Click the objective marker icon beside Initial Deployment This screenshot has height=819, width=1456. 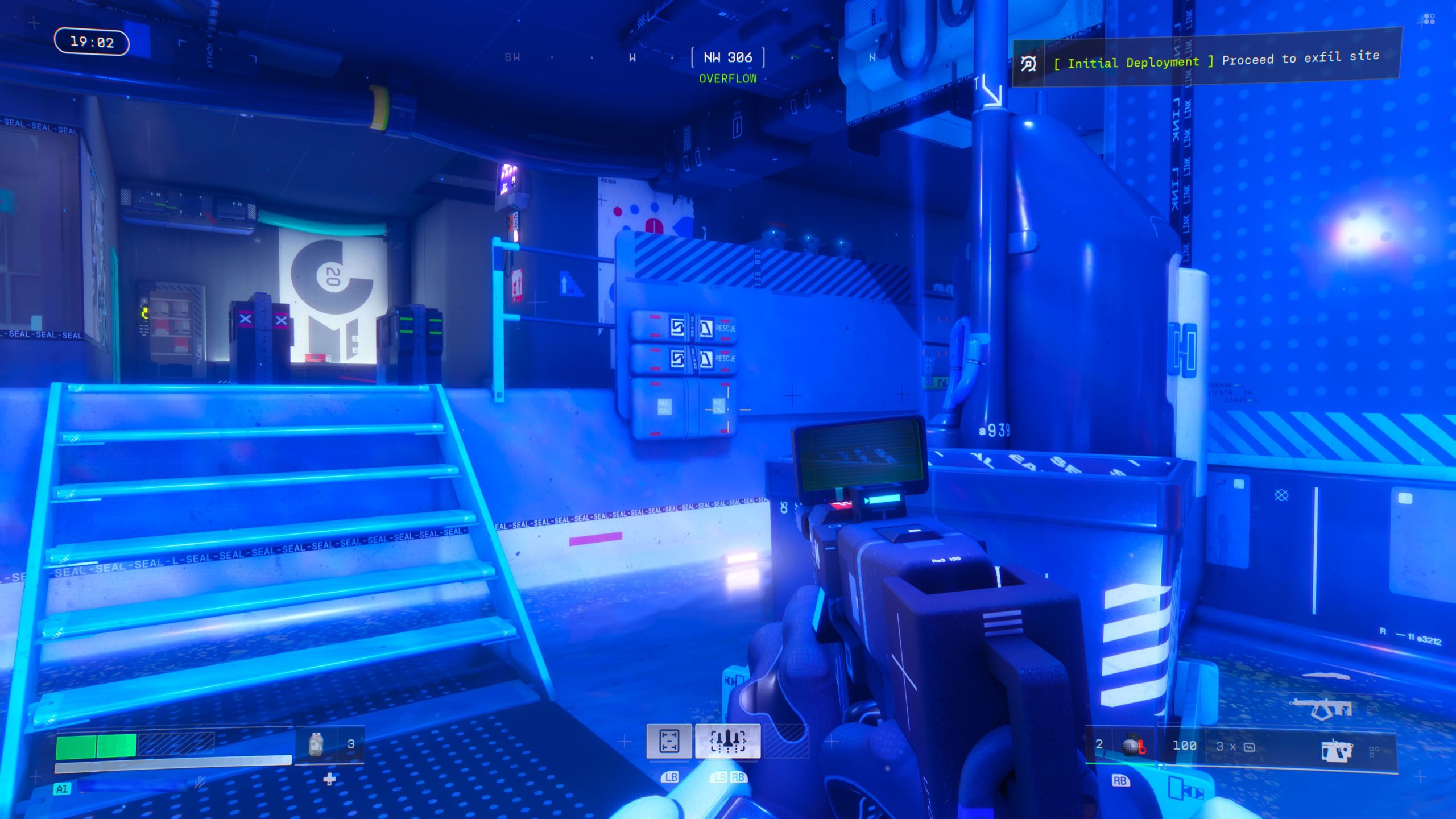click(x=1028, y=64)
